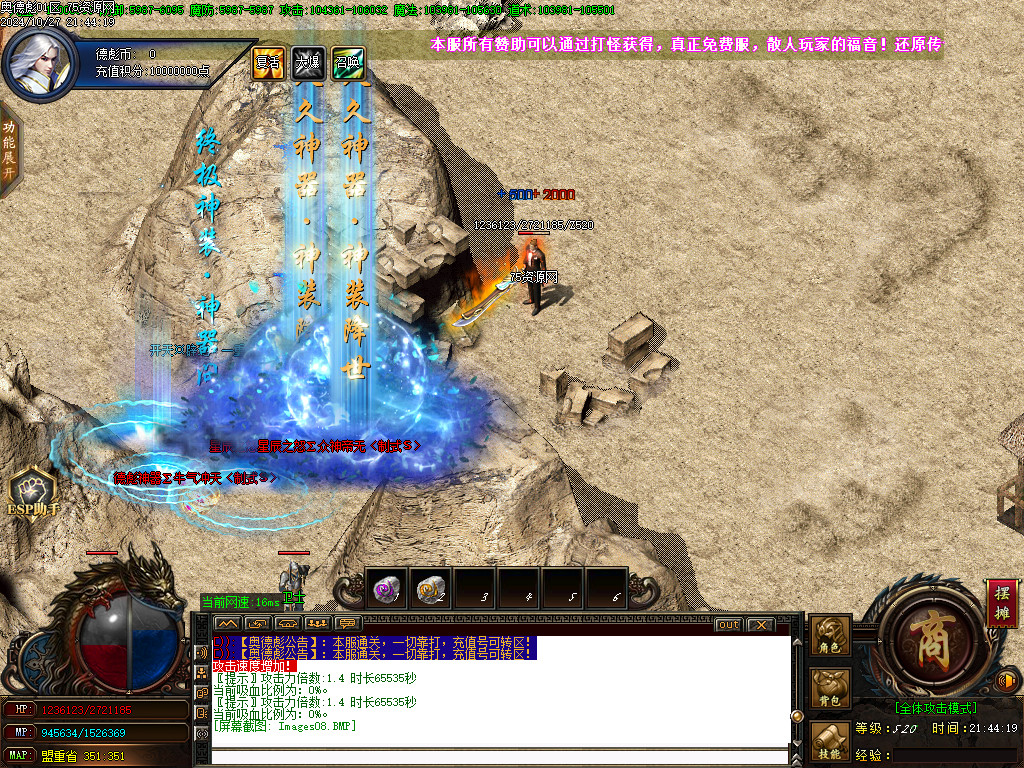The image size is (1024, 768).
Task: Click the chat text input field
Action: pos(500,756)
